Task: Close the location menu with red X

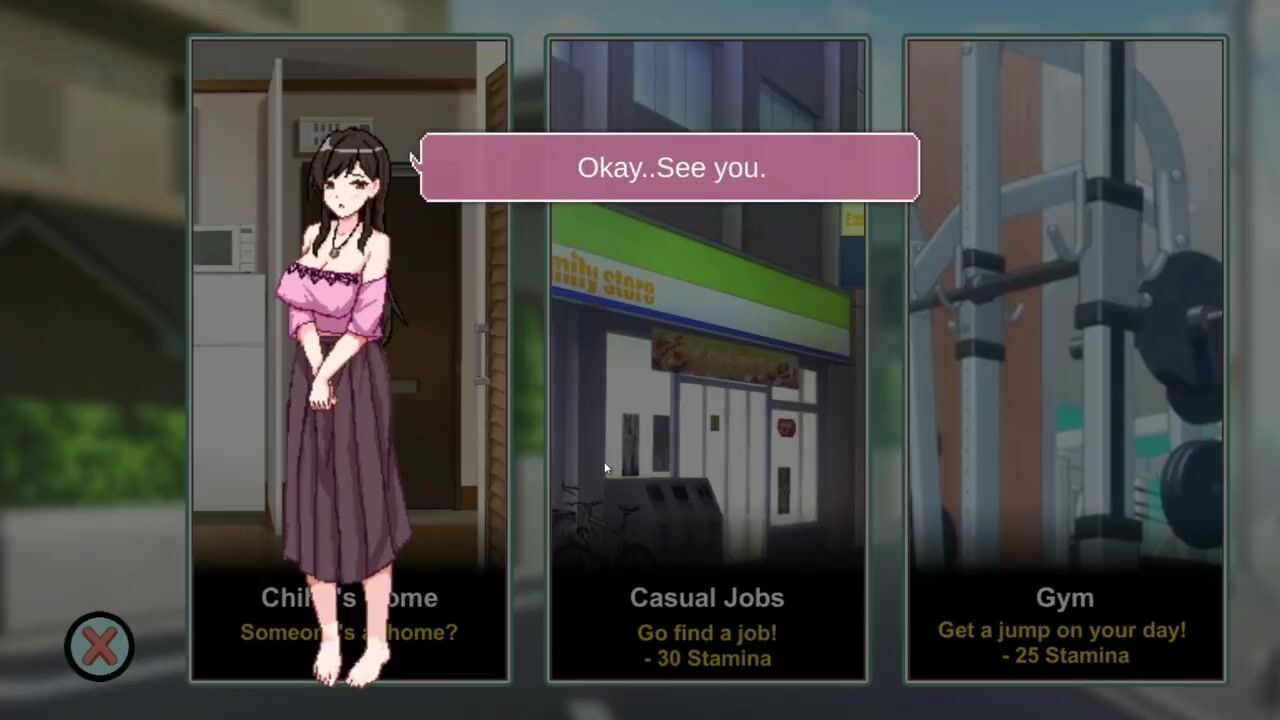Action: (99, 646)
